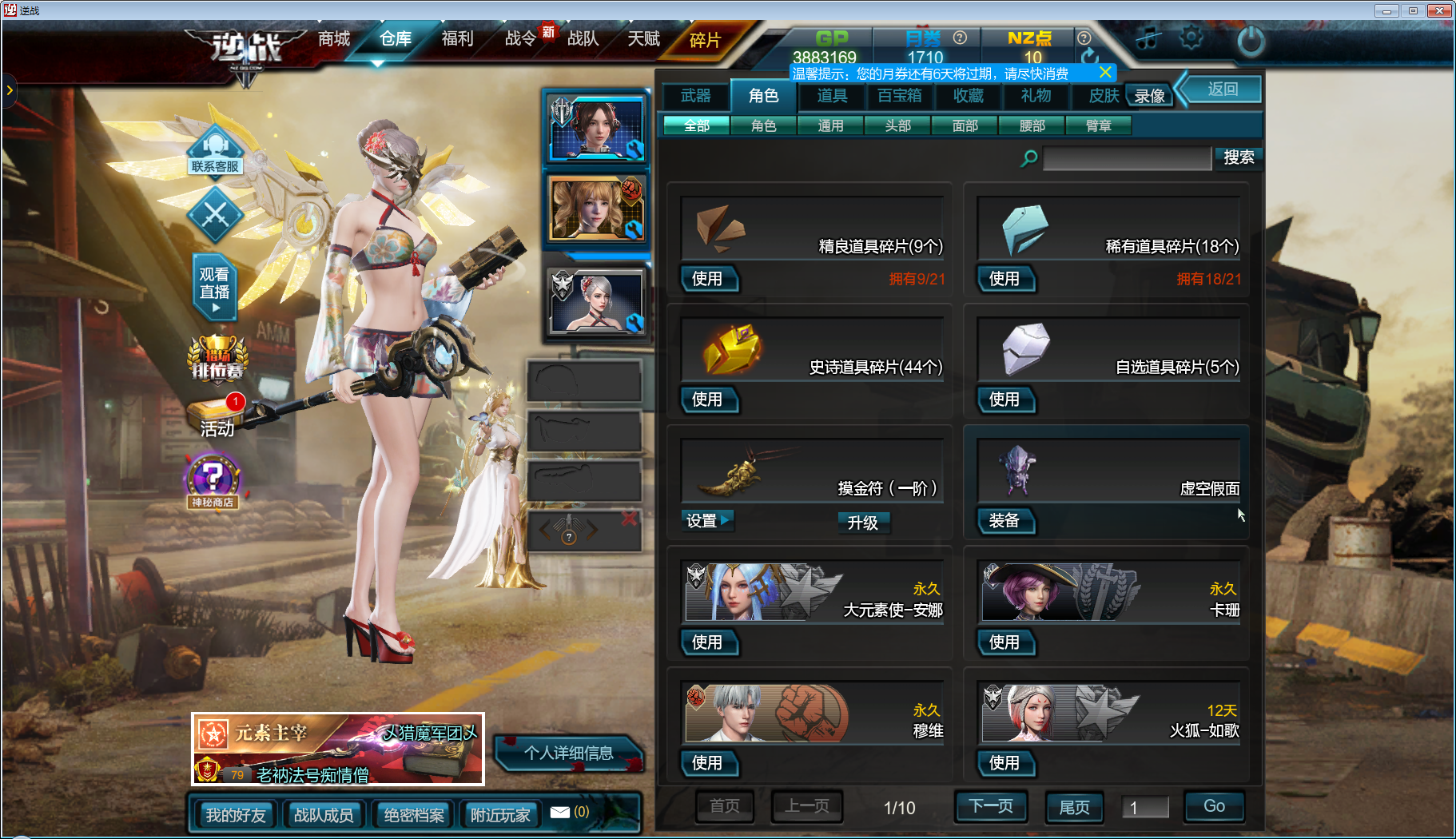Viewport: 1456px width, 839px height.
Task: Open the 福利 welfare menu
Action: (457, 38)
